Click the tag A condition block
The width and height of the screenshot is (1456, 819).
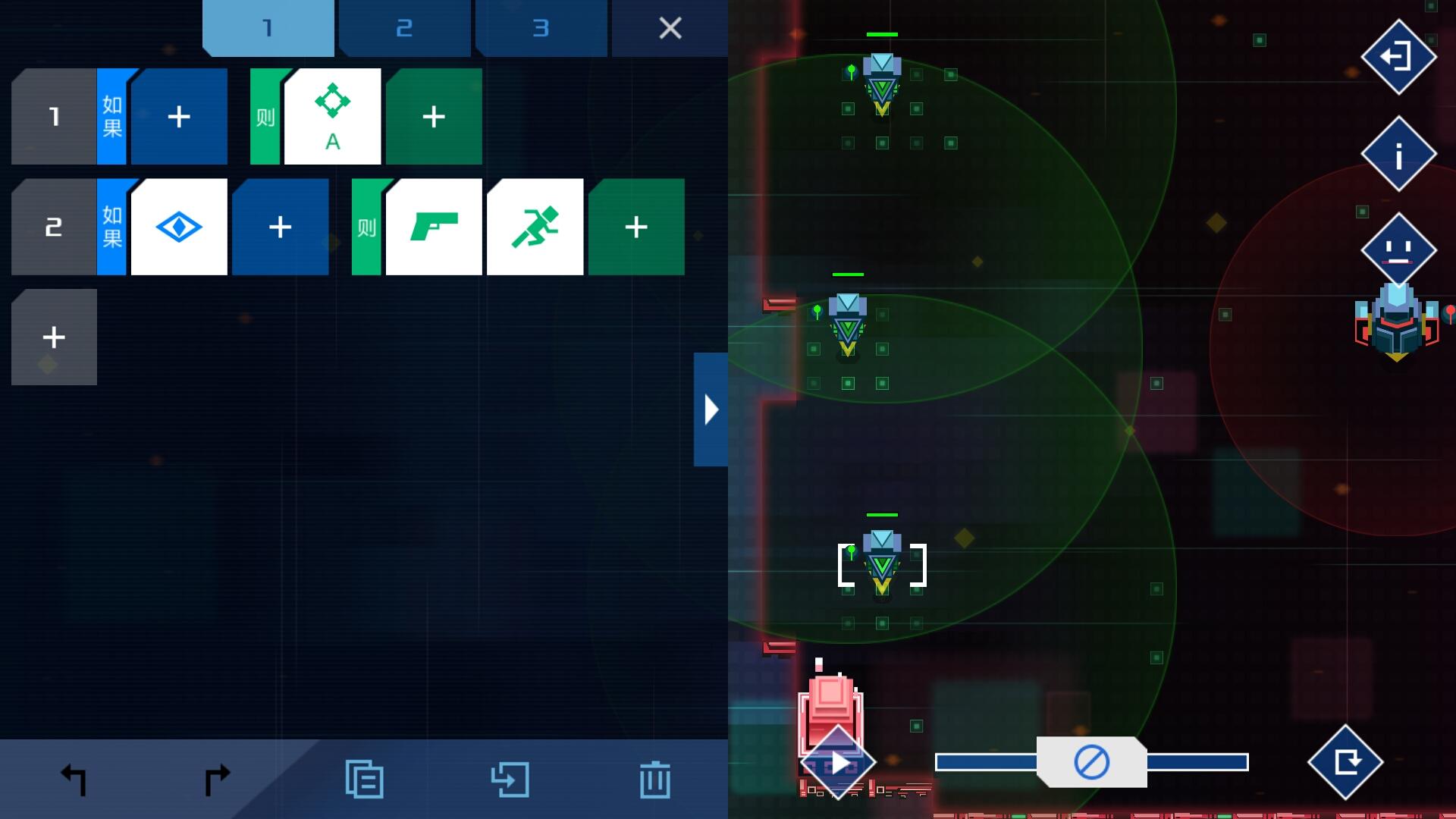(x=332, y=115)
